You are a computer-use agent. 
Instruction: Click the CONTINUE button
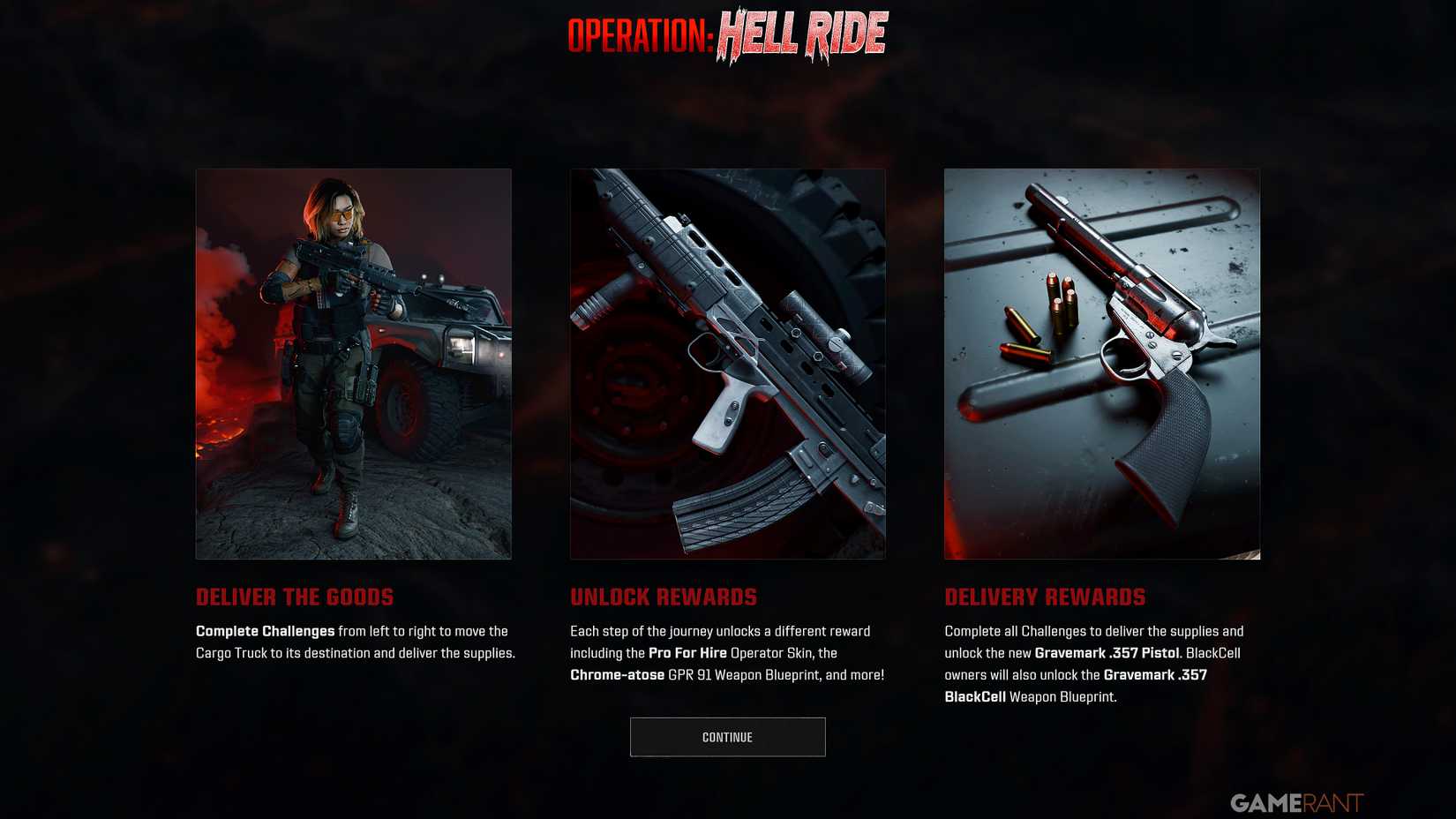click(726, 736)
